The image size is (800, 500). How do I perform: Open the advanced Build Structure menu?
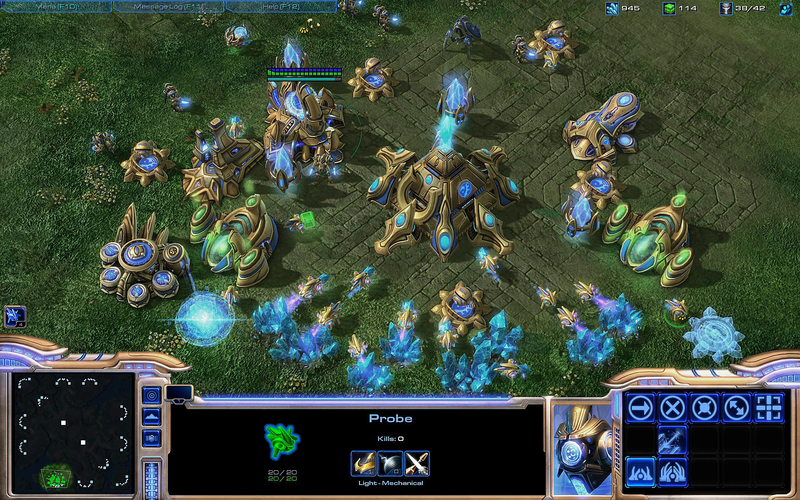pyautogui.click(x=673, y=470)
